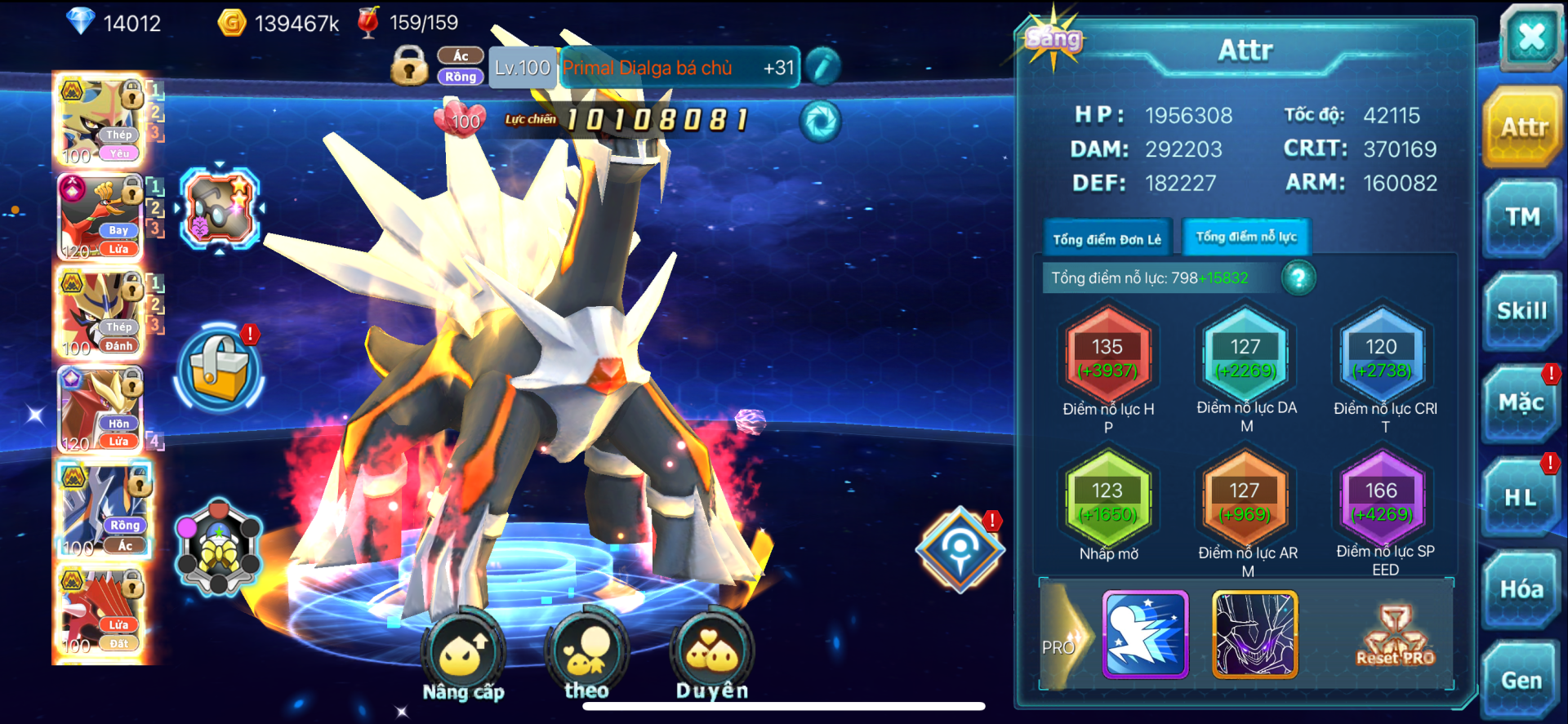Open the effort points help question mark
This screenshot has width=1568, height=724.
coord(1298,278)
